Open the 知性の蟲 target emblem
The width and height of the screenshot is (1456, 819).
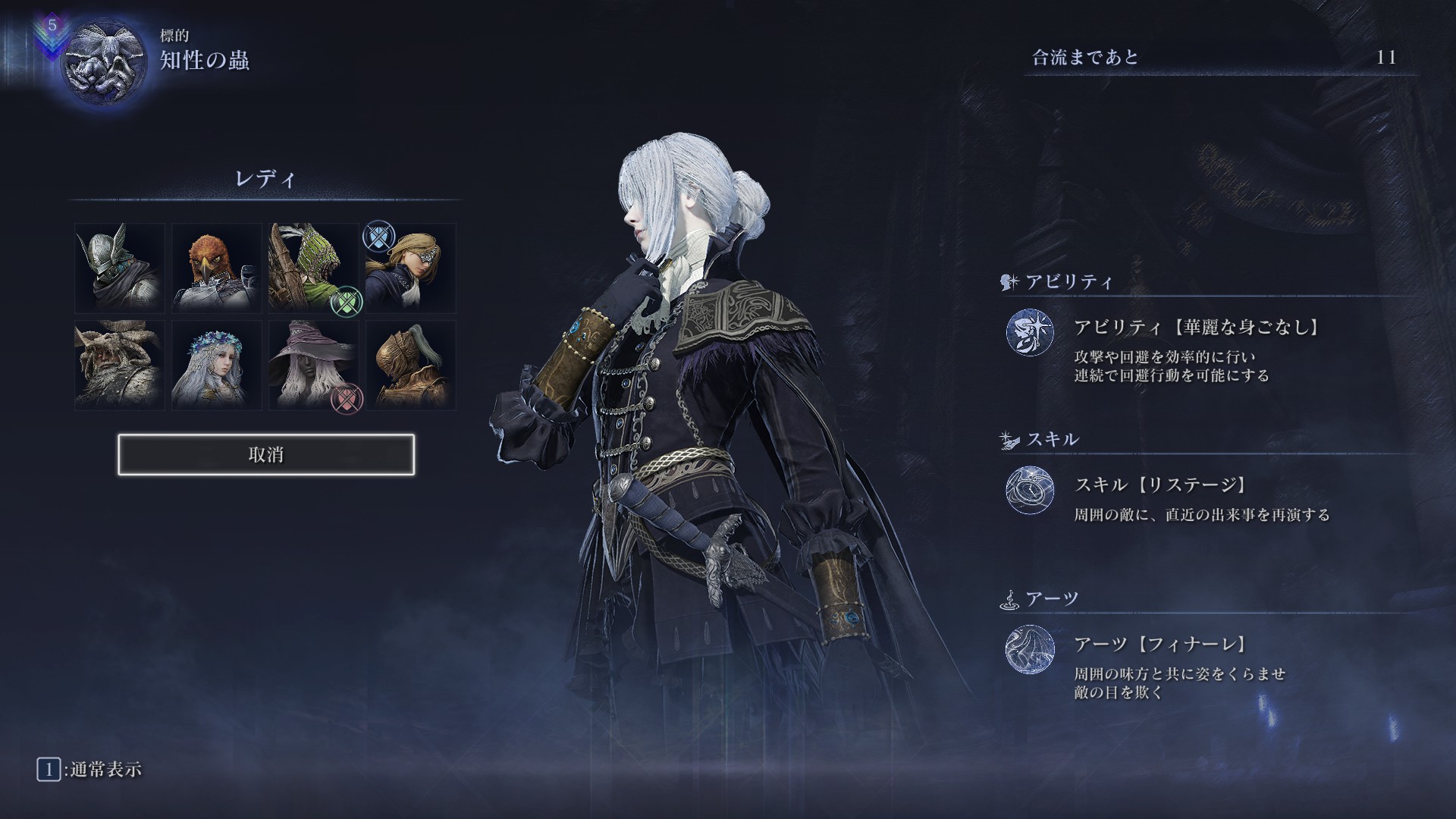pyautogui.click(x=102, y=60)
